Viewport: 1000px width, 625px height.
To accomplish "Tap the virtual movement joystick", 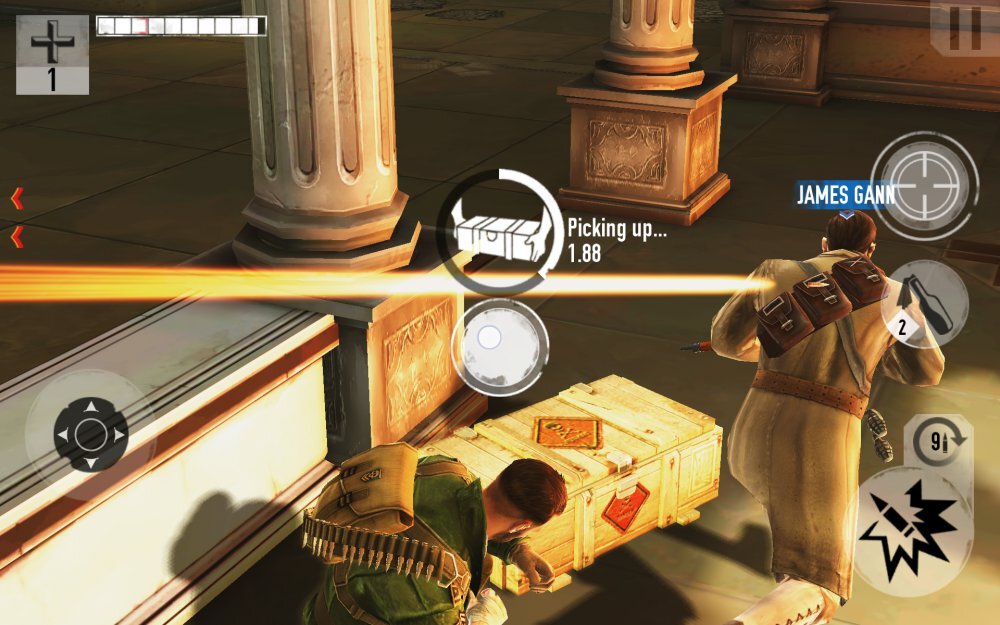I will (x=90, y=434).
